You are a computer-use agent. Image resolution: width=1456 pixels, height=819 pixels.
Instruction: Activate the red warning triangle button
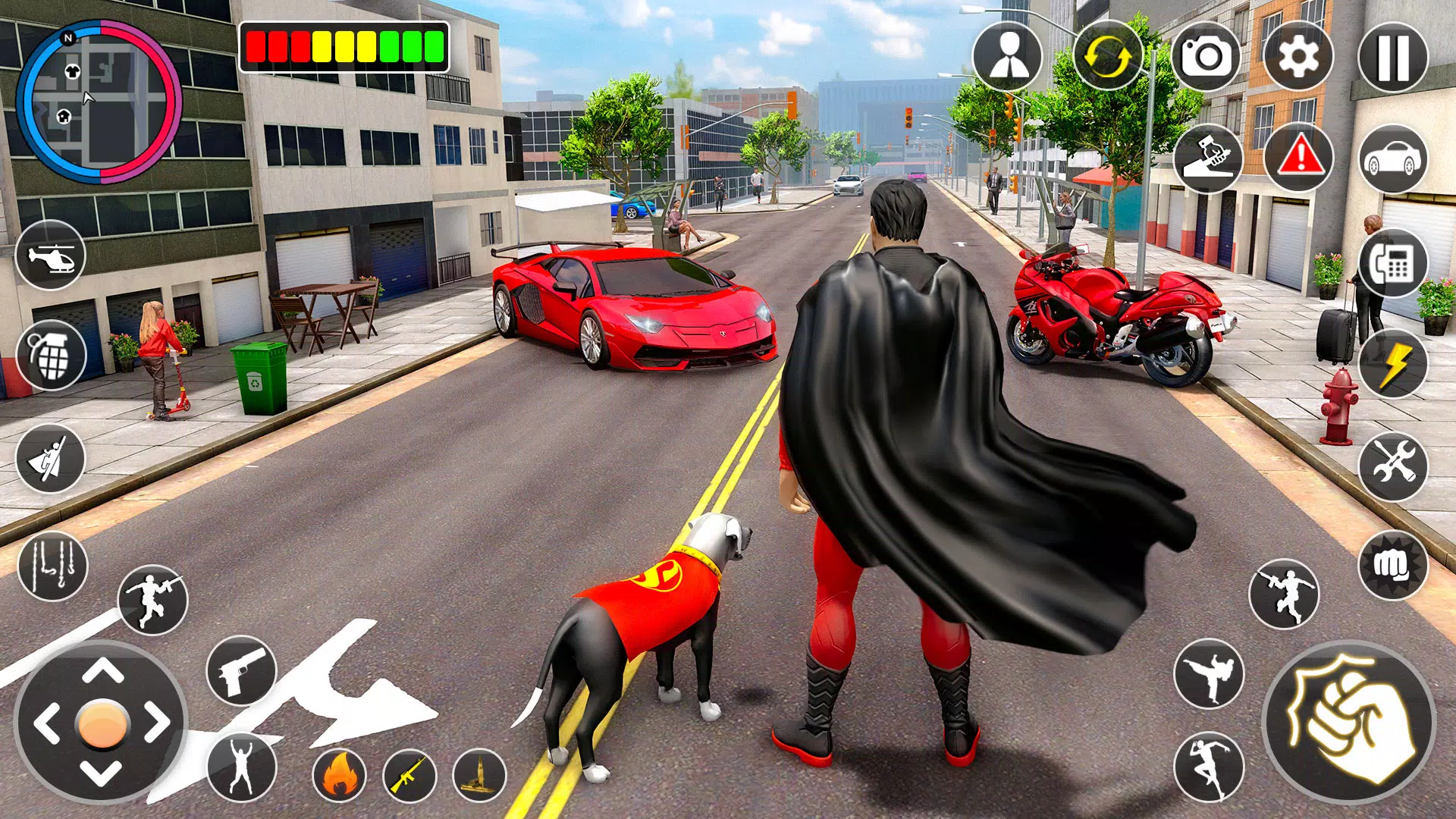point(1299,158)
